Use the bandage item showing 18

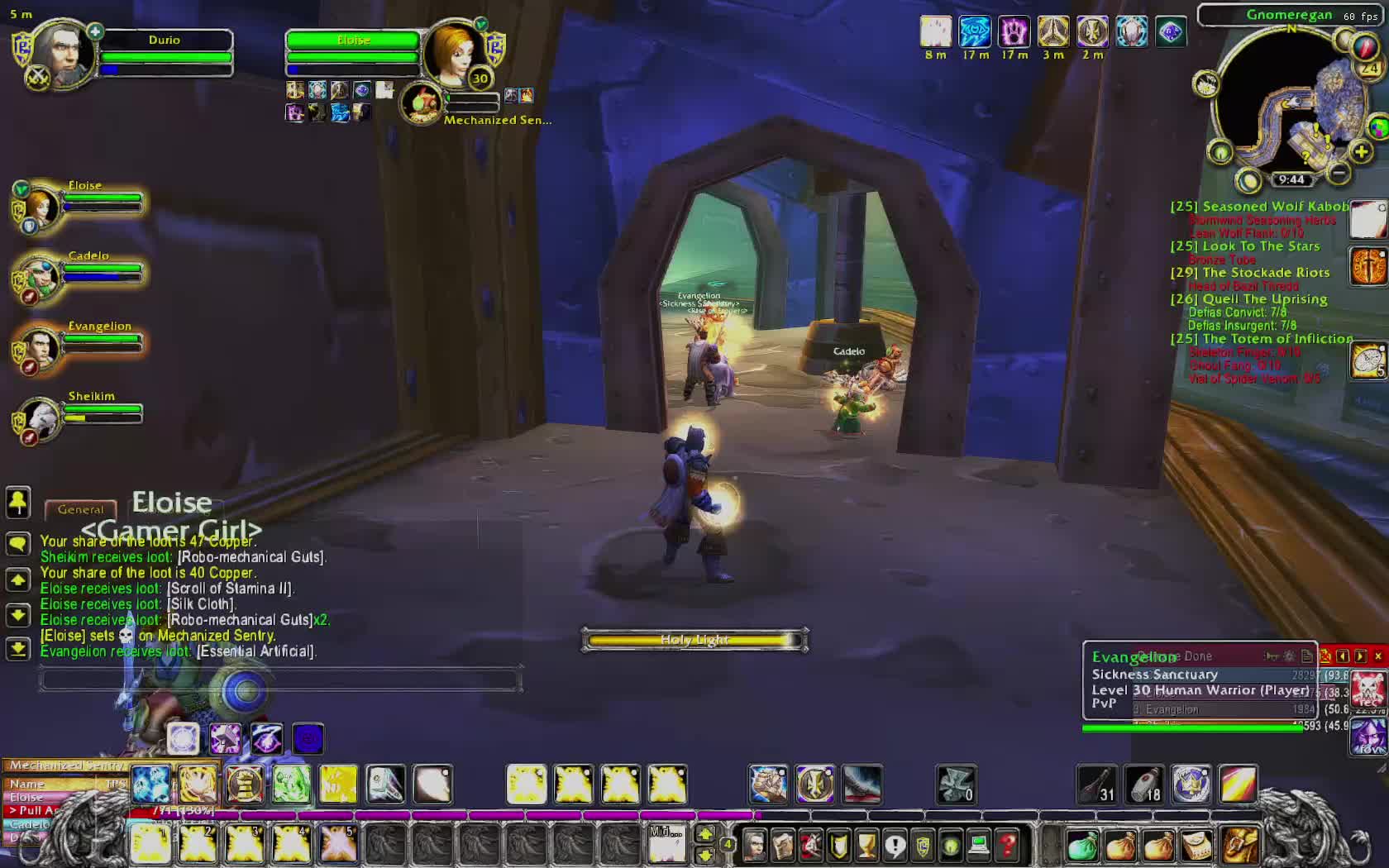pyautogui.click(x=1144, y=784)
